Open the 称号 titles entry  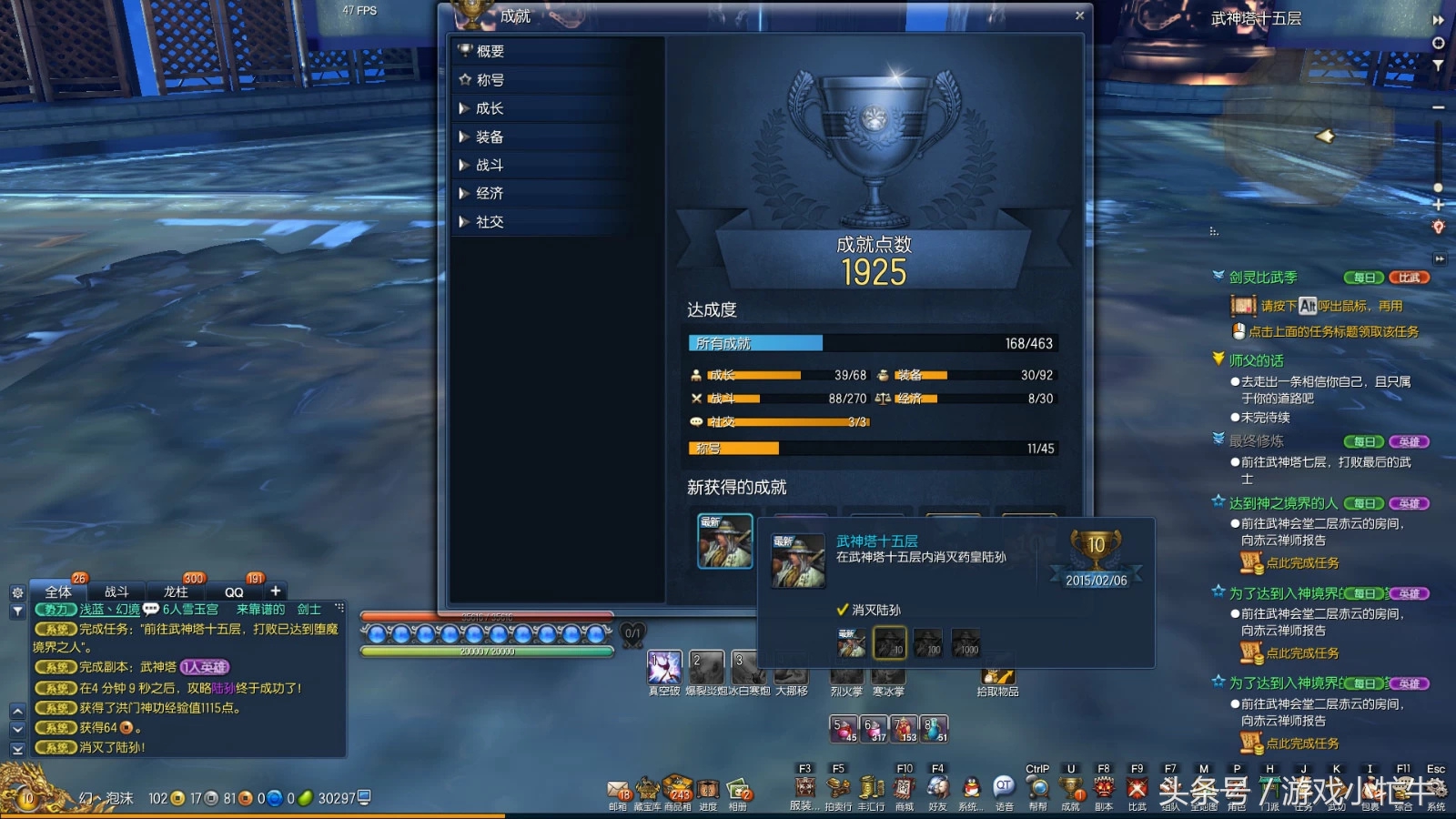coord(490,80)
